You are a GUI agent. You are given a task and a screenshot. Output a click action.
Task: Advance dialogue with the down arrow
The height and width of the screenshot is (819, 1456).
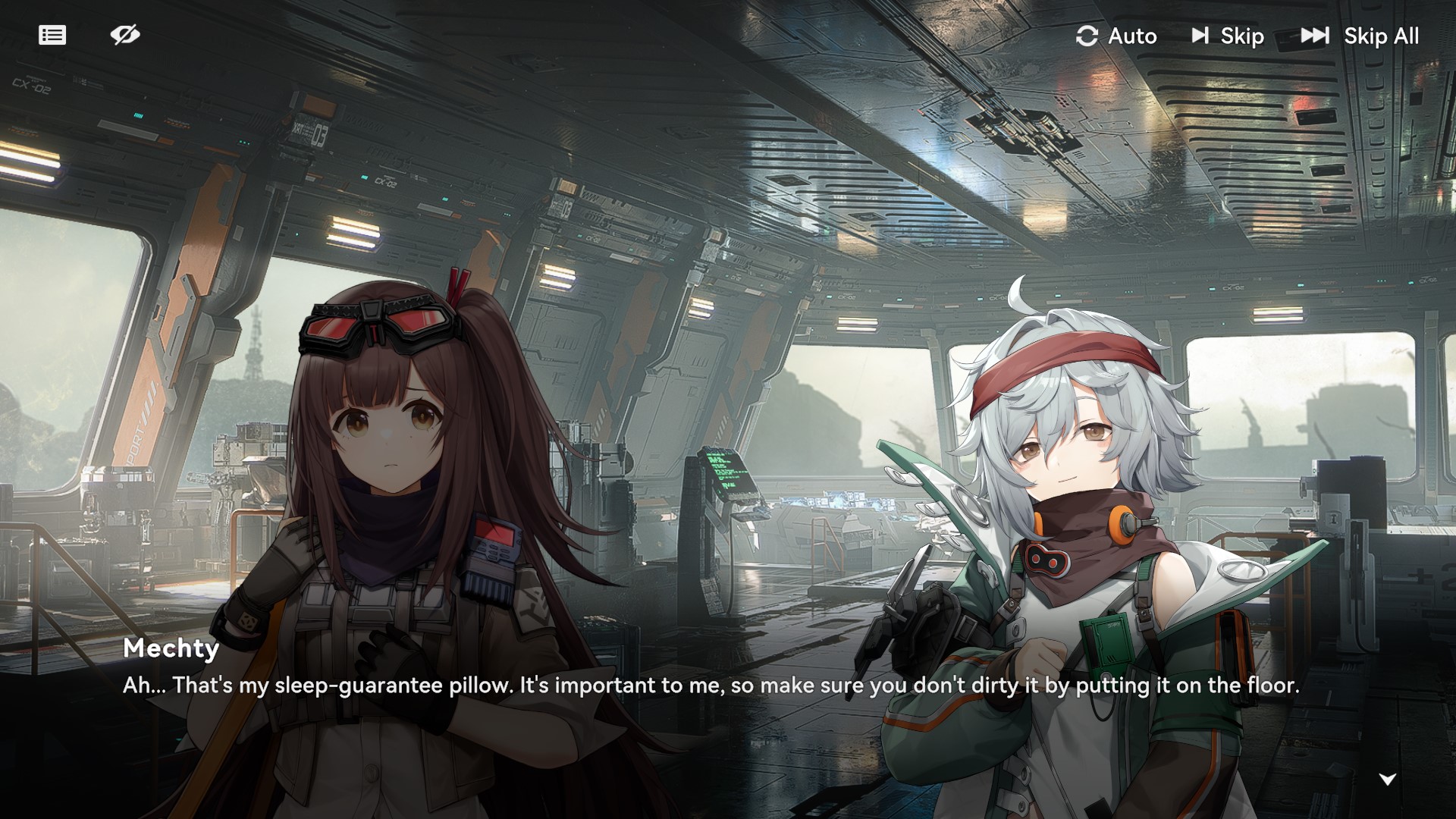click(1387, 779)
